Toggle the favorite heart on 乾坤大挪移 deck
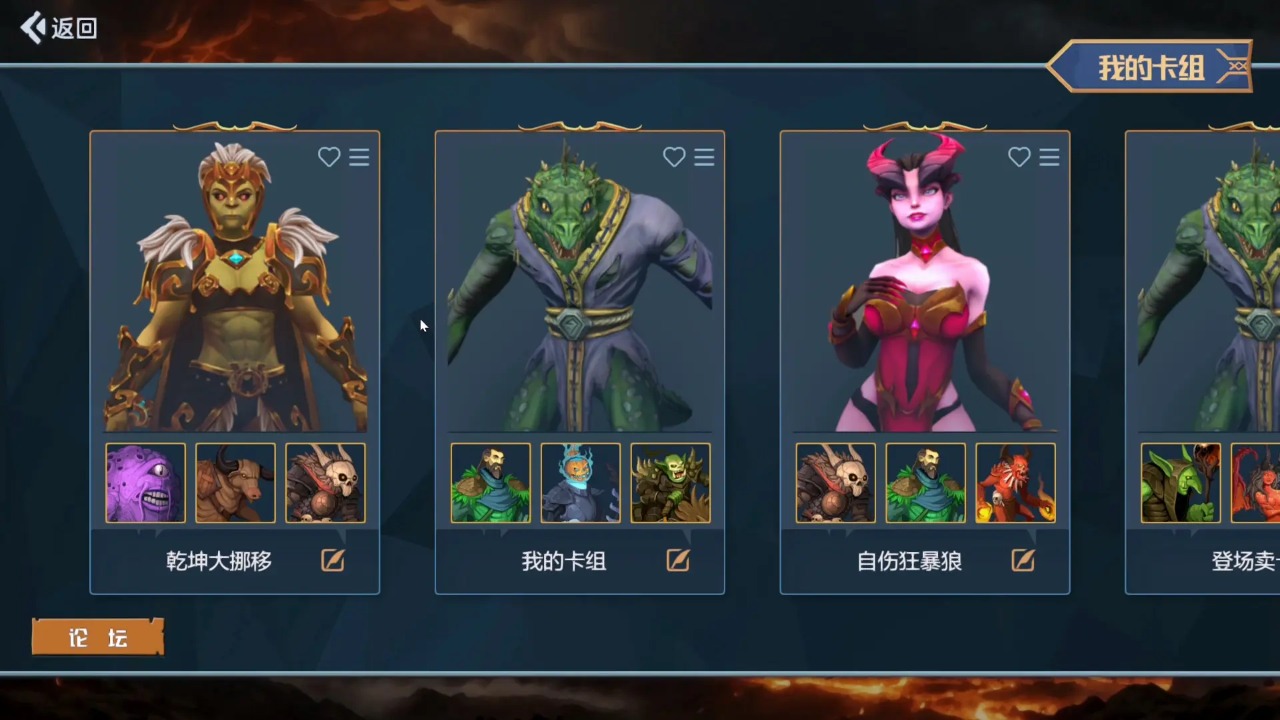 pos(329,157)
